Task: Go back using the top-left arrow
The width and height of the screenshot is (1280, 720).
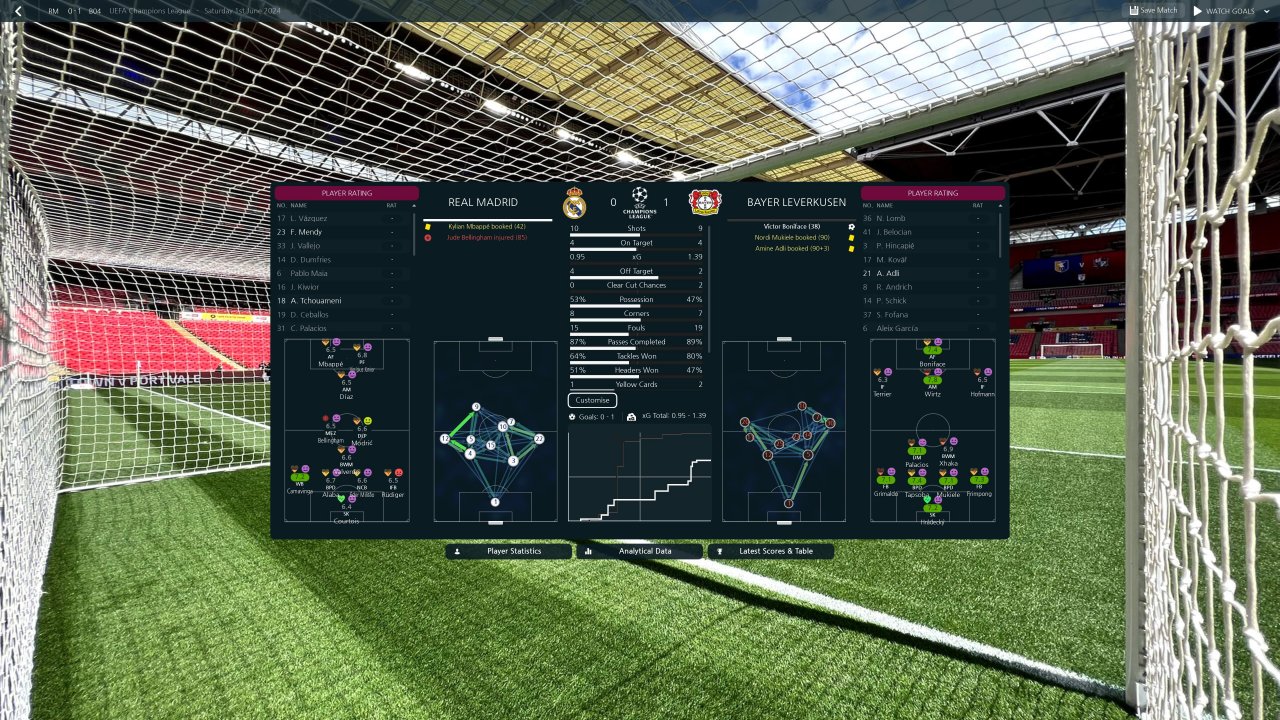Action: 18,11
